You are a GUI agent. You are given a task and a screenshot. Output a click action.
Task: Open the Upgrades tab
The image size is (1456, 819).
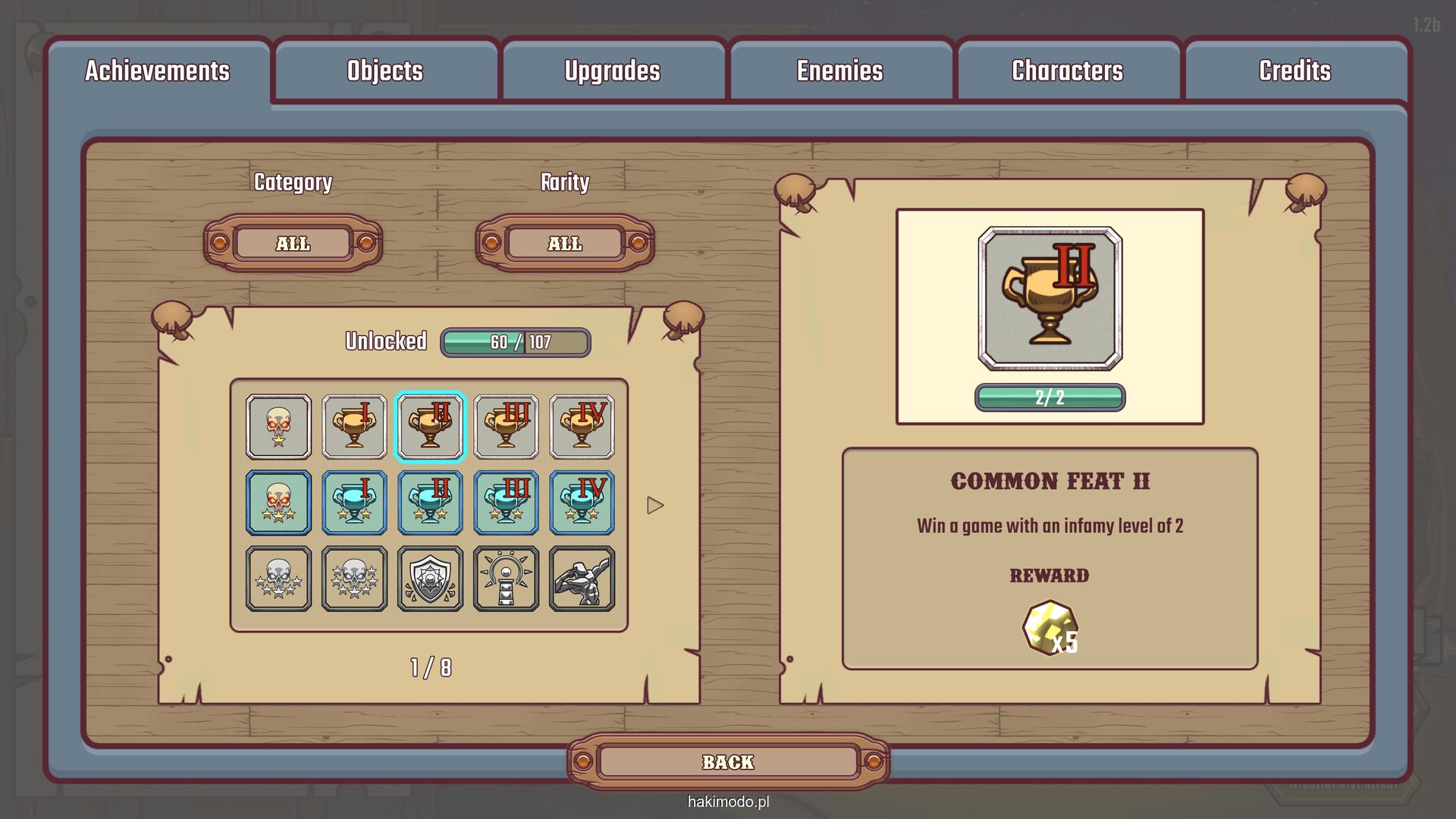[613, 71]
